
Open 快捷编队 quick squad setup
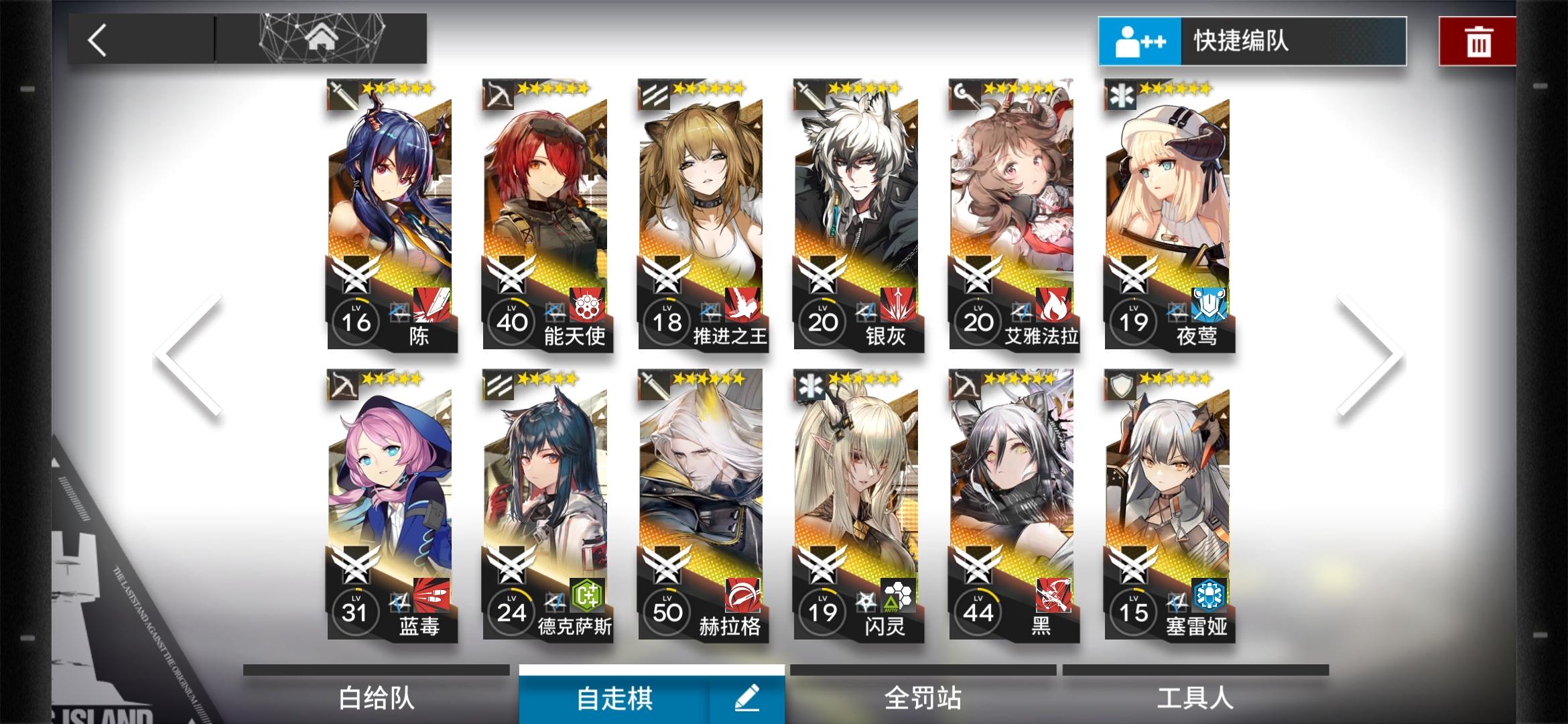(x=1251, y=41)
